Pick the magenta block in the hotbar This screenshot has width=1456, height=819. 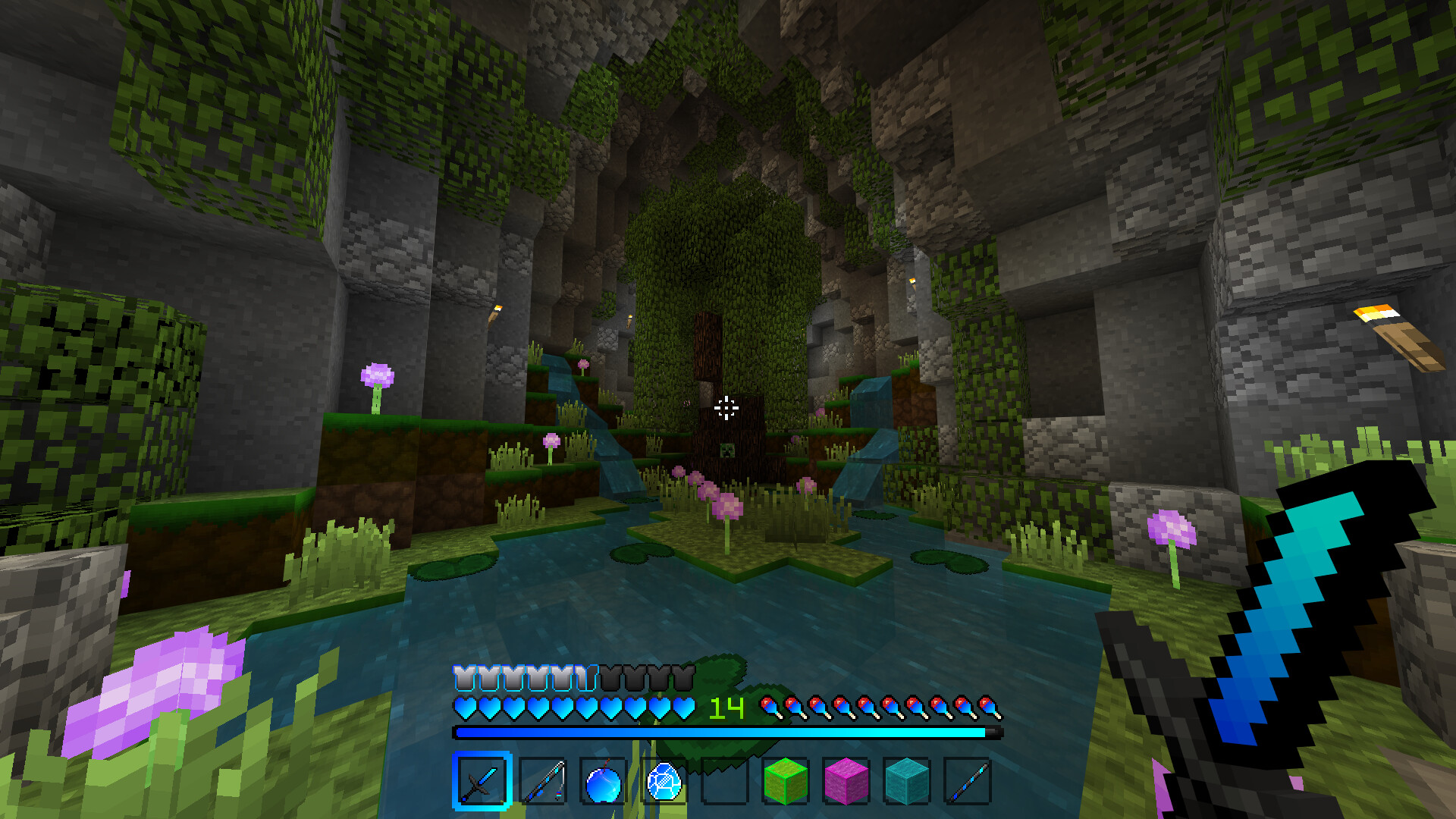pyautogui.click(x=846, y=781)
